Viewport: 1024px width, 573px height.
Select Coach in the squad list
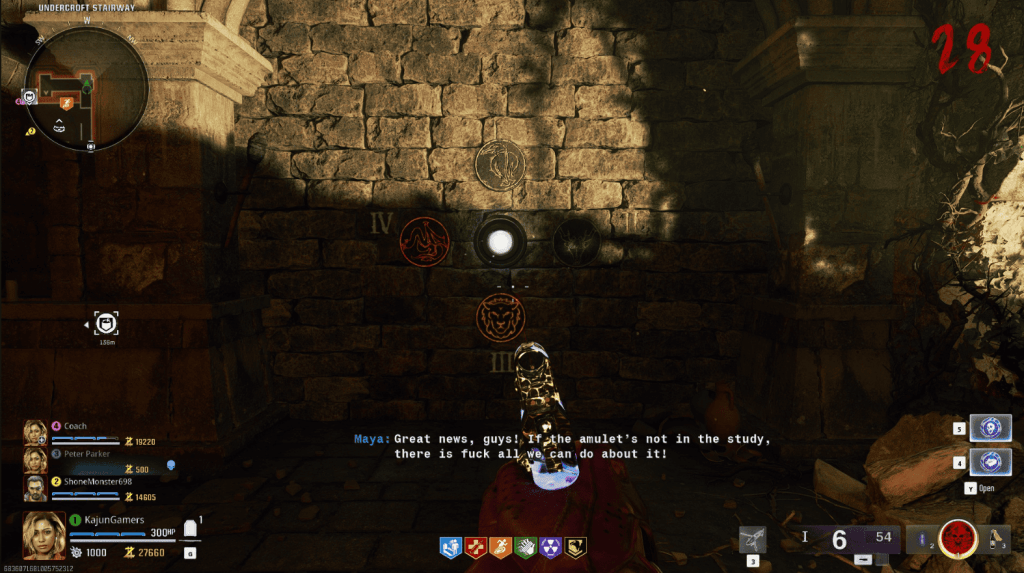75,426
